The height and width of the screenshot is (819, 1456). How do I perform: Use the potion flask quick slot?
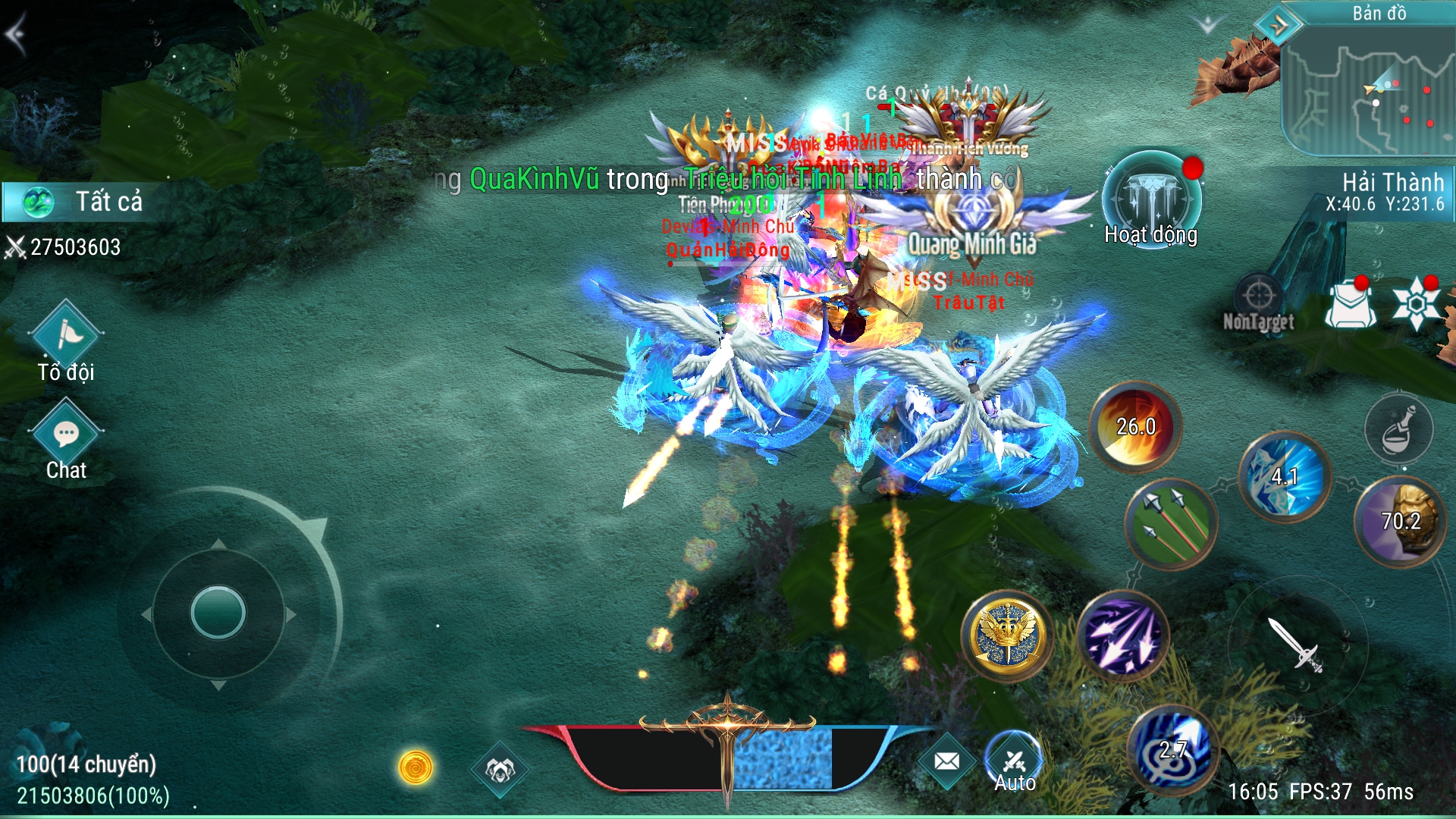click(1398, 429)
